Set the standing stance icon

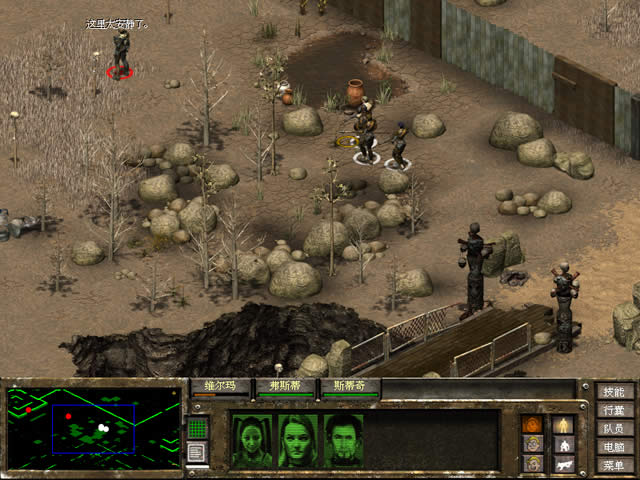(x=564, y=424)
